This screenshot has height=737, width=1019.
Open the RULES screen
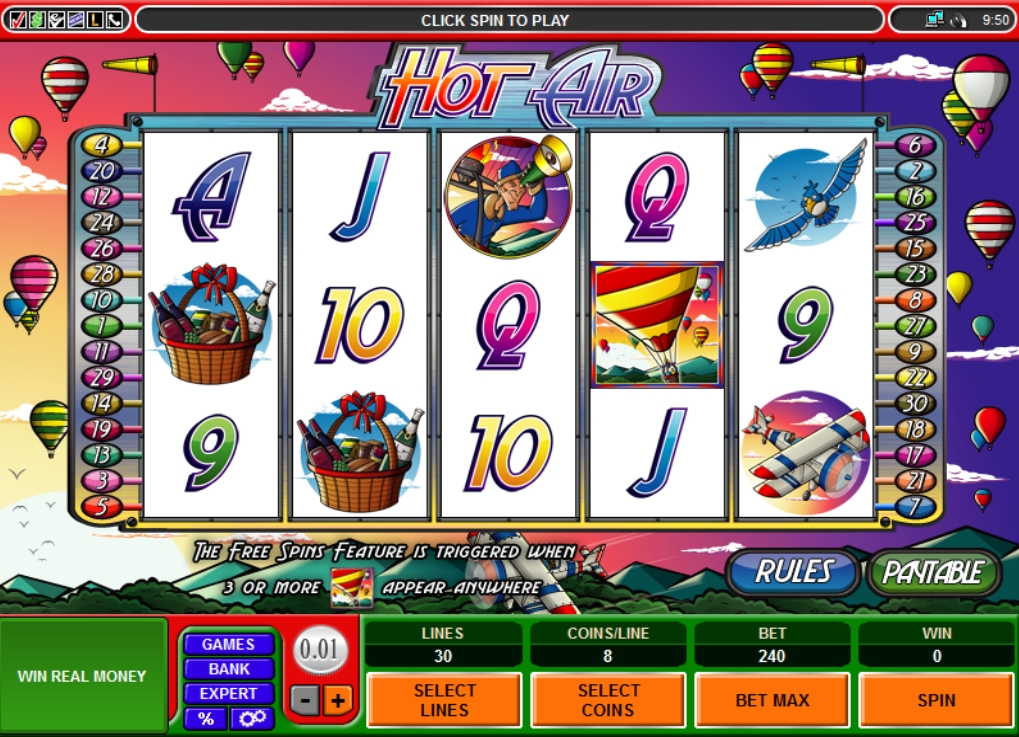pos(794,572)
